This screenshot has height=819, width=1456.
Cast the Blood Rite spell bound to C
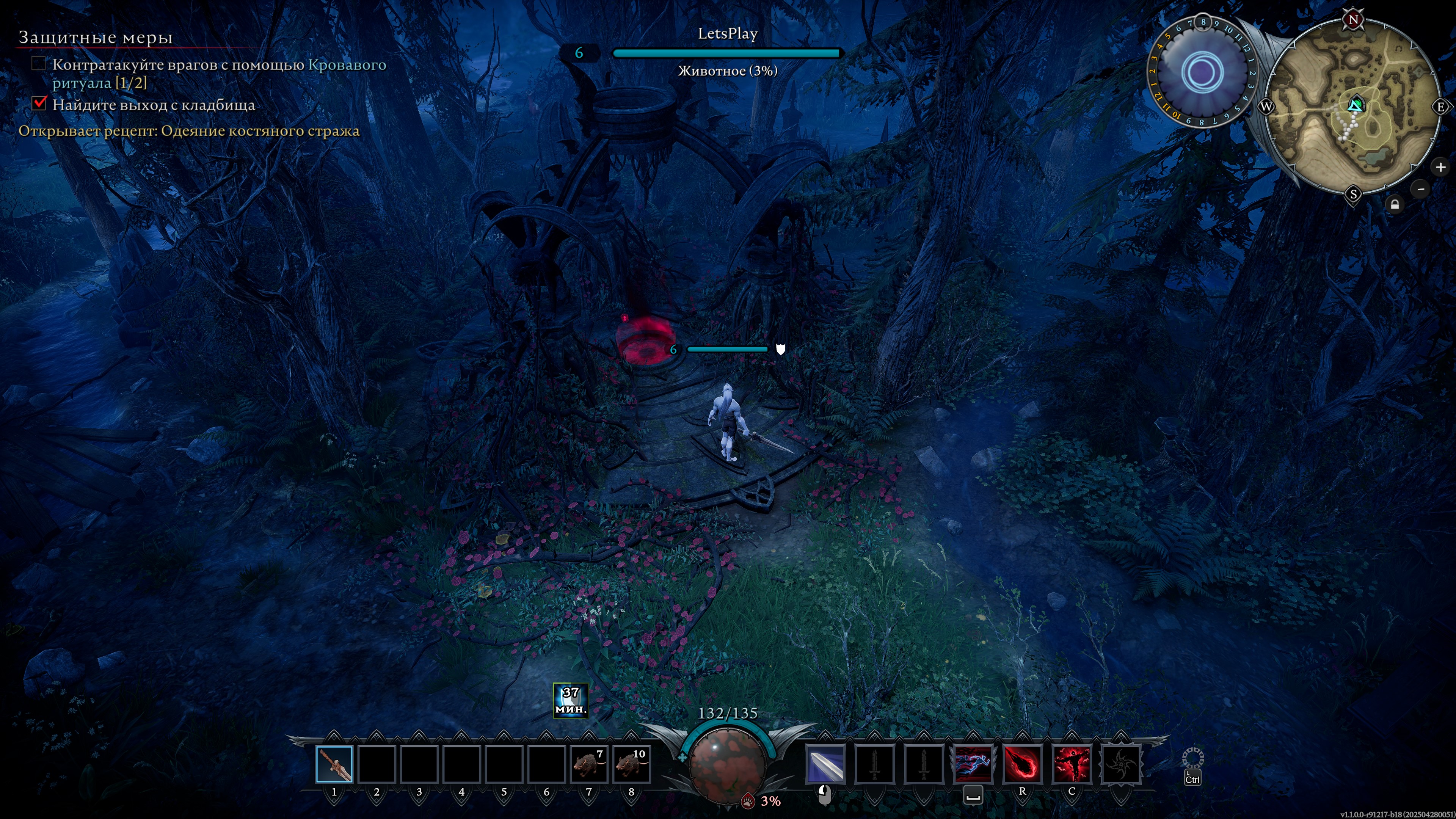[x=1071, y=764]
